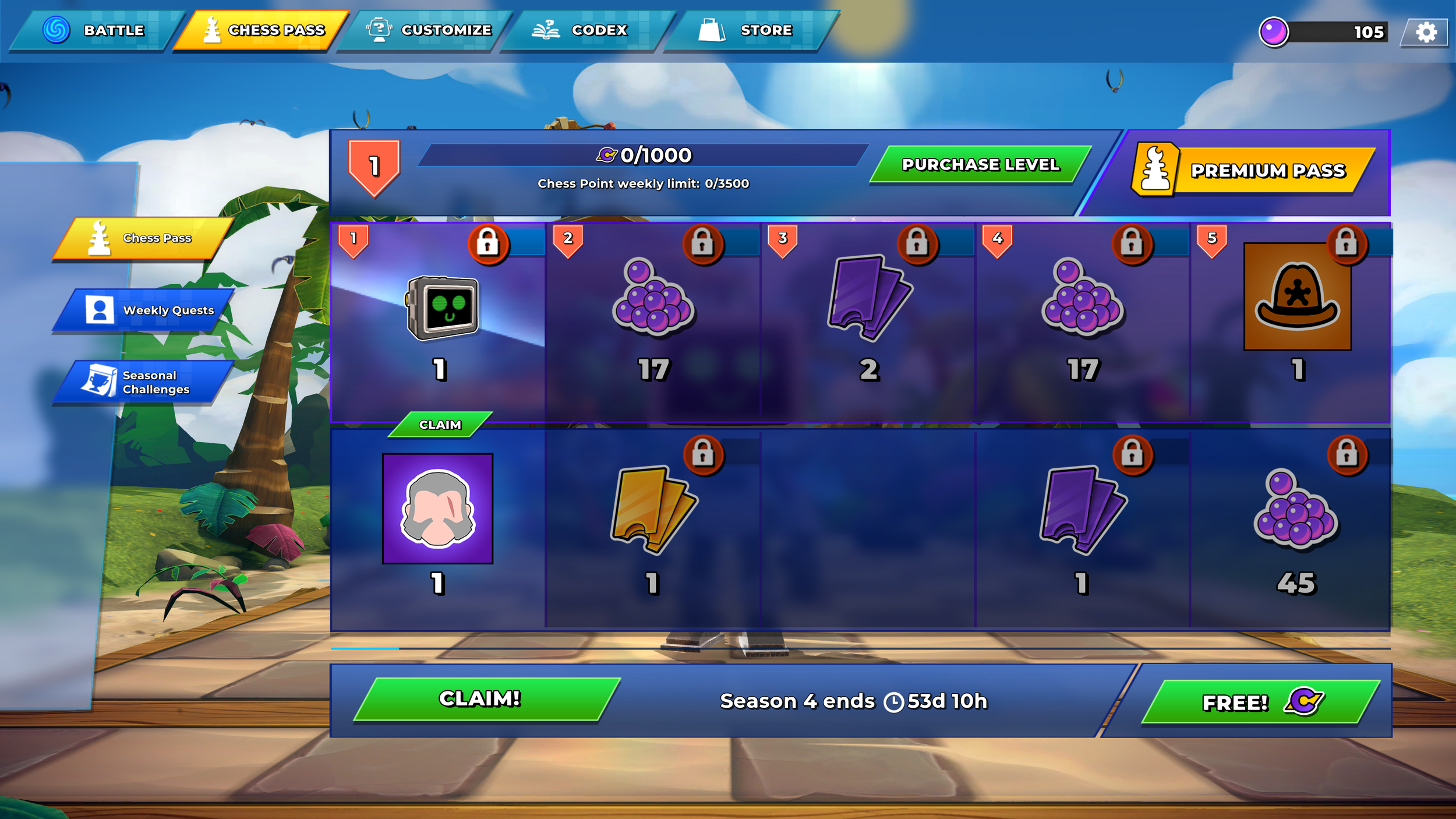Viewport: 1456px width, 819px height.
Task: Select the Chess Pass side menu entry
Action: click(x=143, y=238)
